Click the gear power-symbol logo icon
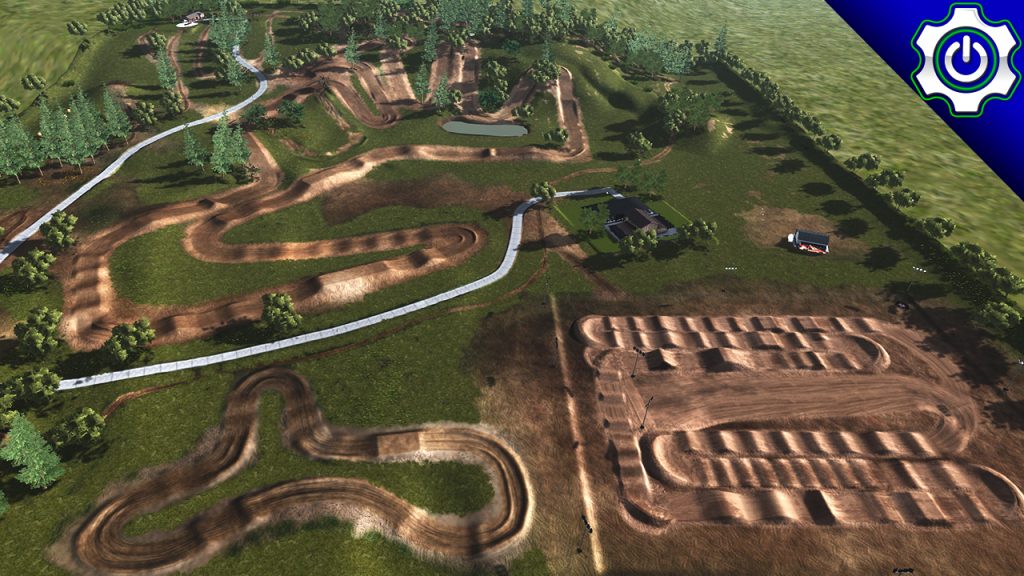This screenshot has width=1024, height=576. tap(965, 59)
